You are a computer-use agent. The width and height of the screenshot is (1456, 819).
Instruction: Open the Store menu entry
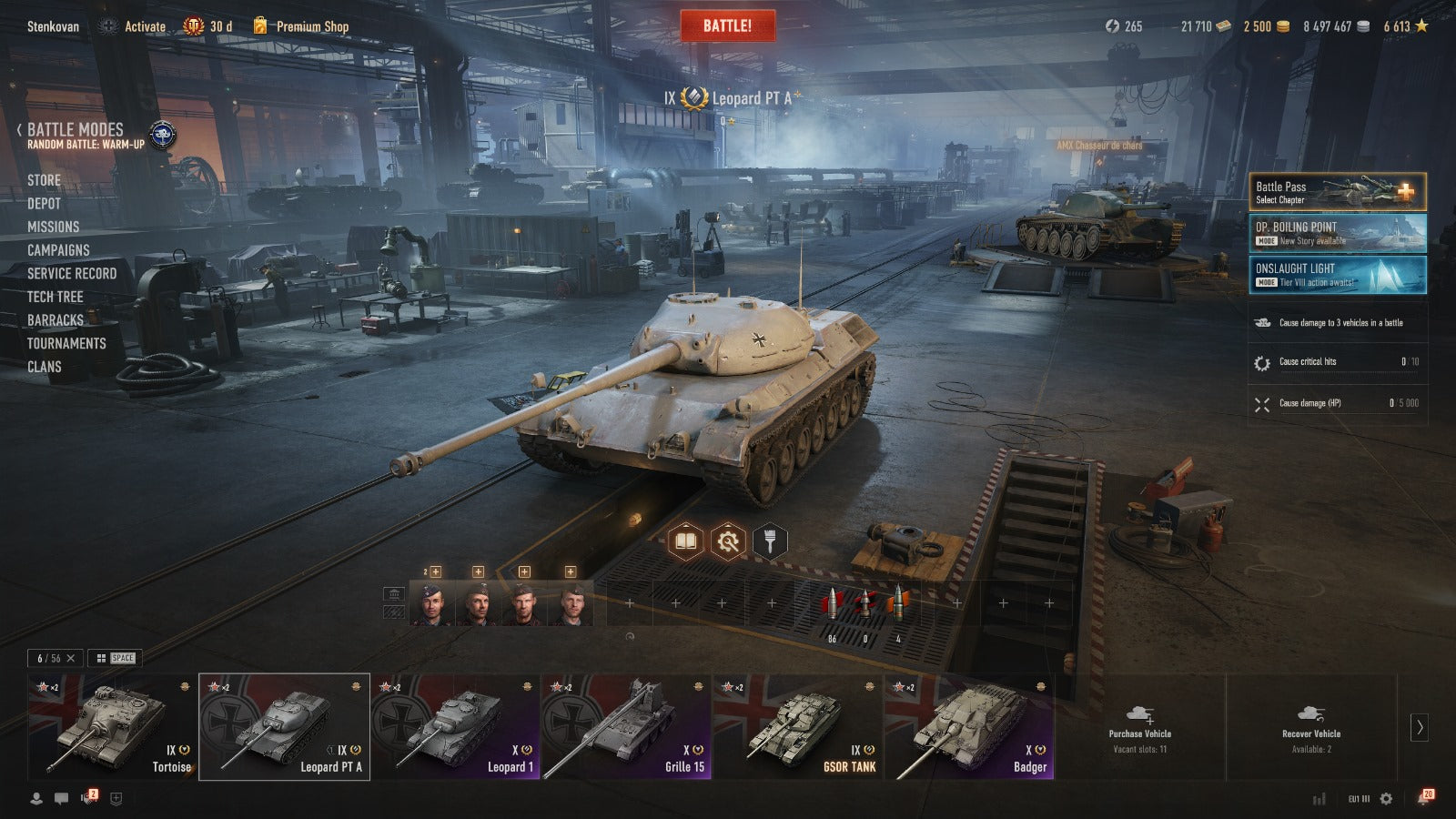44,180
